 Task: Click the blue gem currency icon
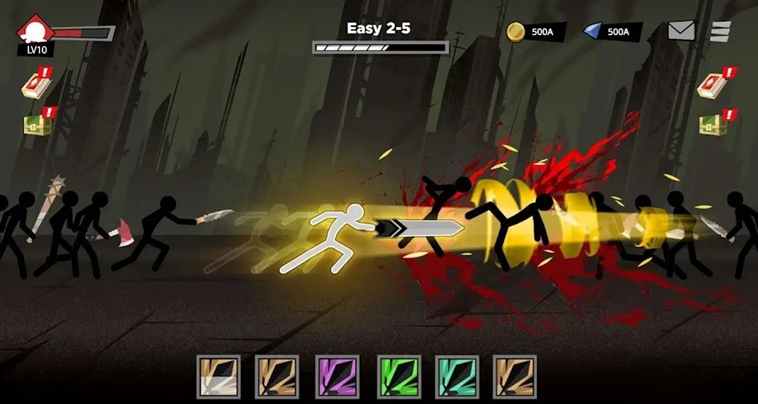click(x=591, y=31)
